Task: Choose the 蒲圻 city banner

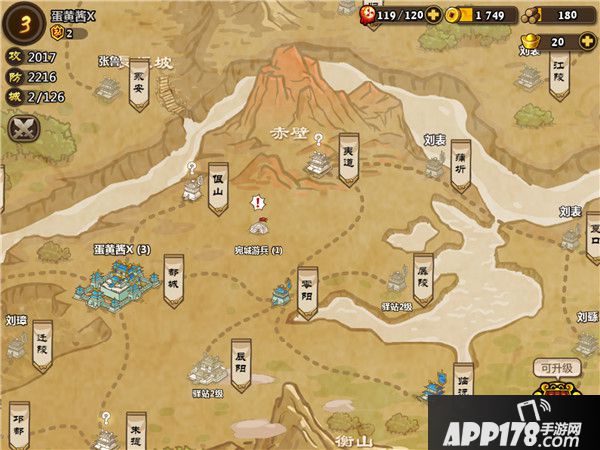Action: pyautogui.click(x=460, y=163)
